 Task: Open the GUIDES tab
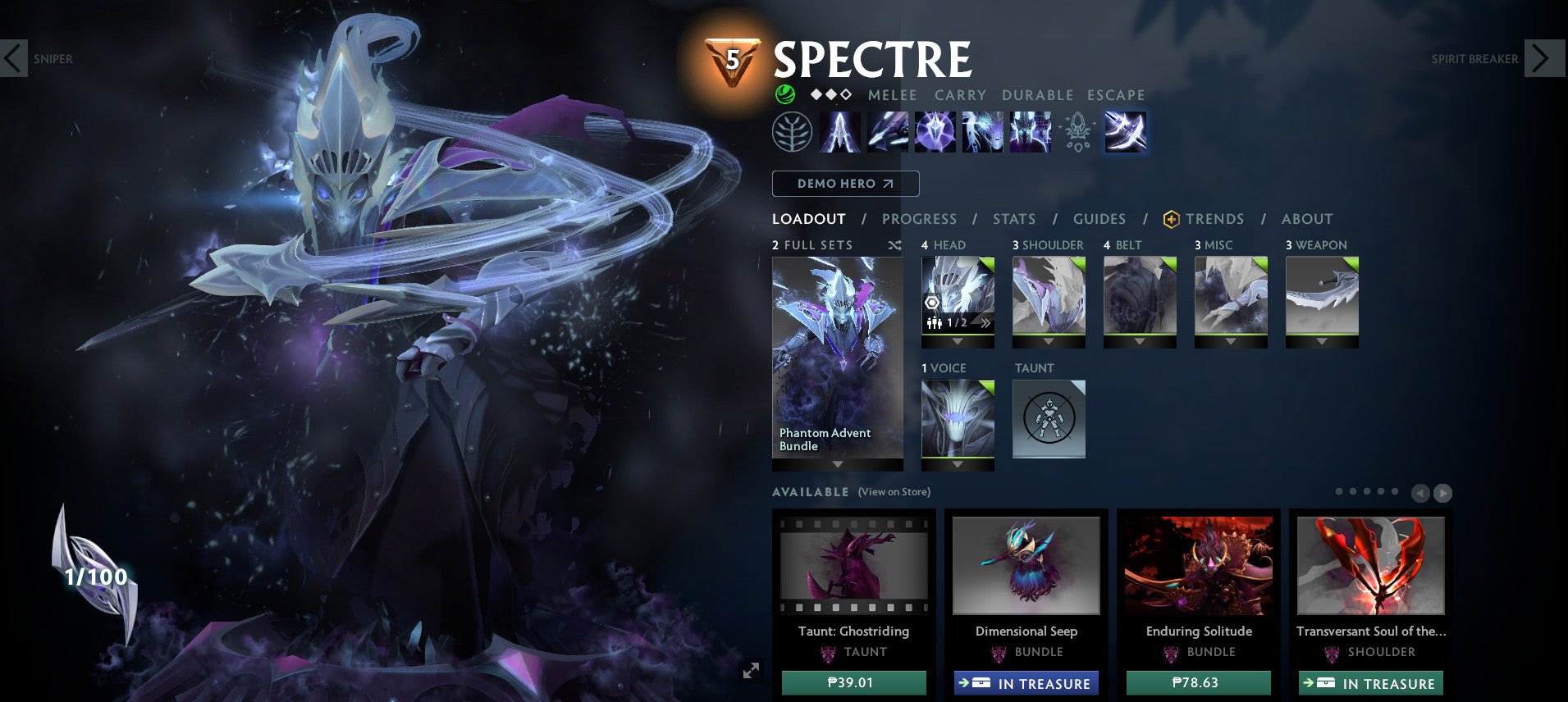pos(1099,219)
